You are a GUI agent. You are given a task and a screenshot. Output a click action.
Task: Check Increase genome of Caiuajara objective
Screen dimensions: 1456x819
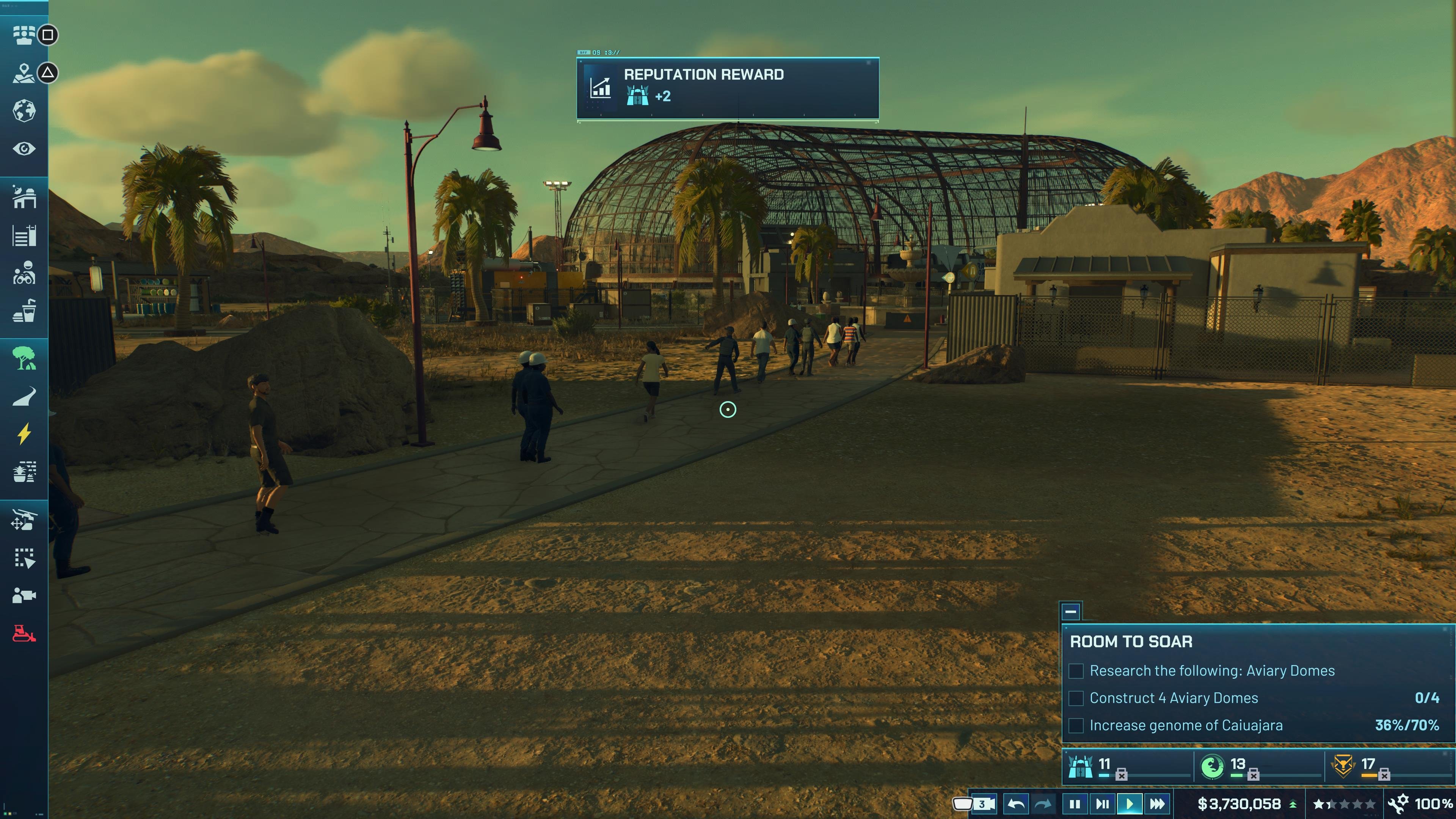(x=1076, y=725)
